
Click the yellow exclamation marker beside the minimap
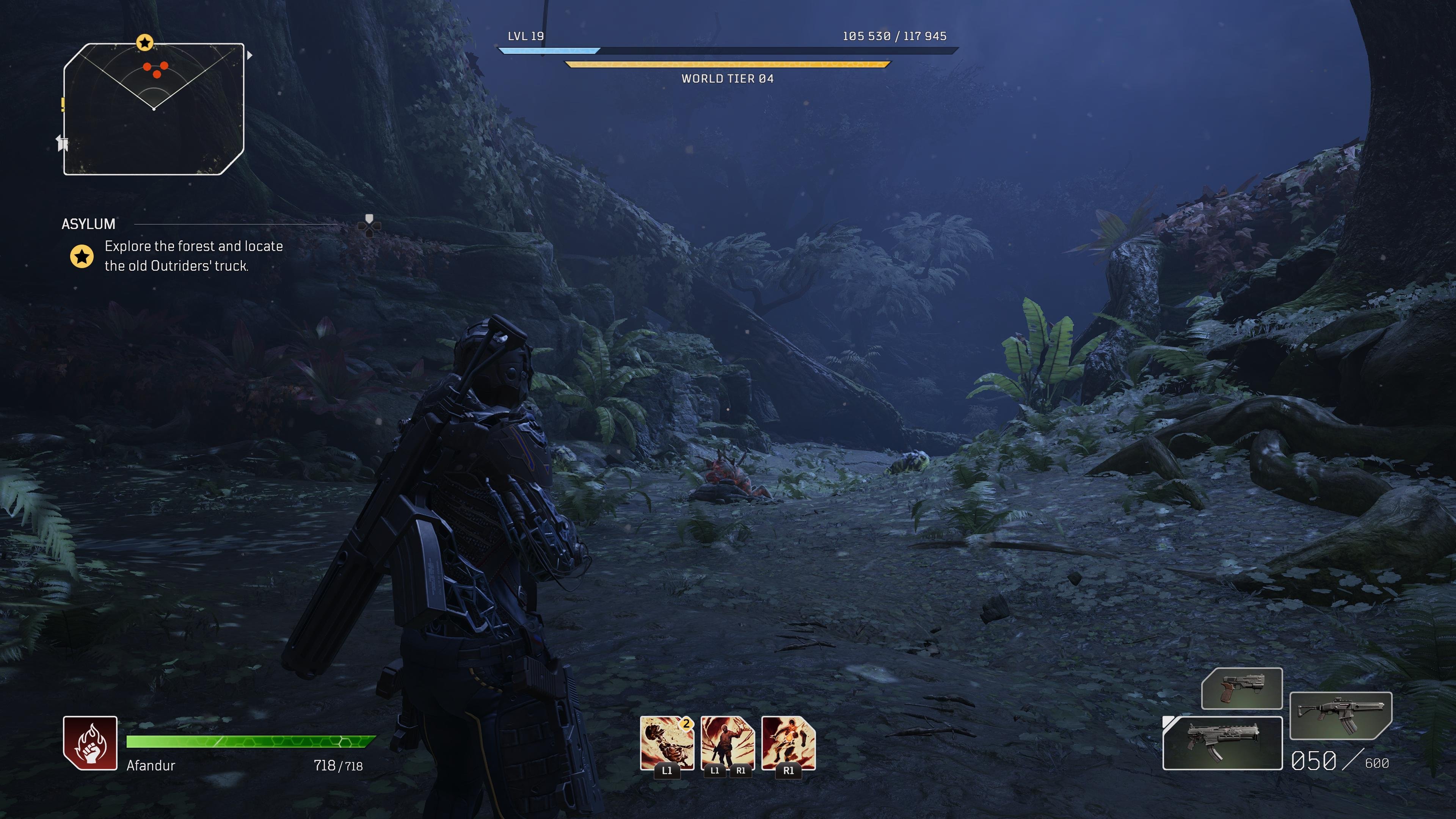(63, 104)
